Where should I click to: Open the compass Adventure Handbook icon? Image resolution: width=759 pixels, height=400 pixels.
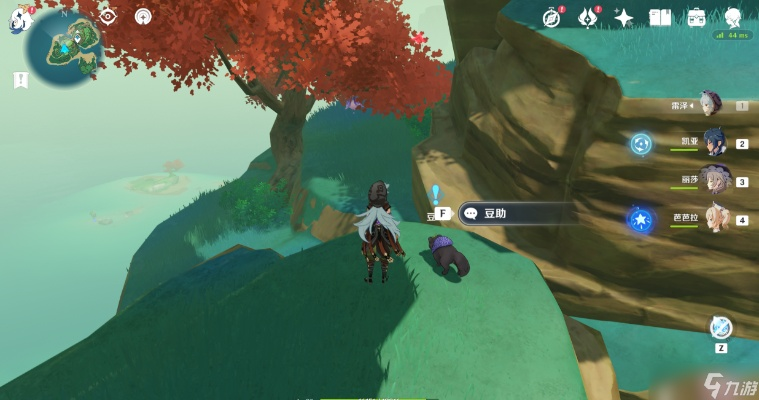552,17
